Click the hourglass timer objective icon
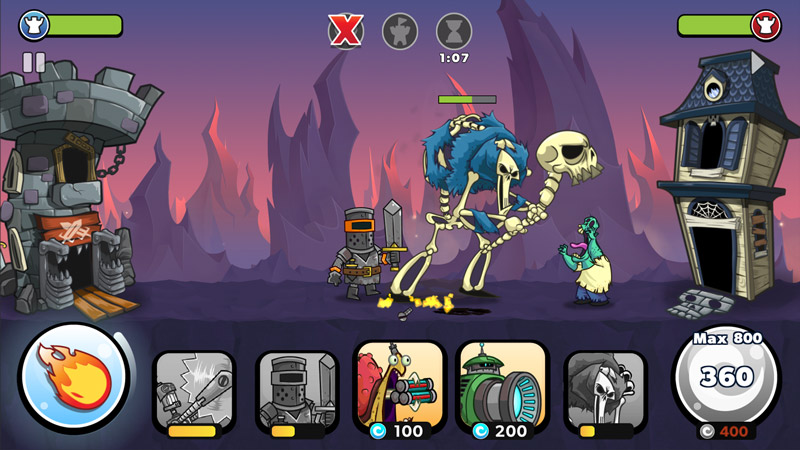 click(x=454, y=31)
